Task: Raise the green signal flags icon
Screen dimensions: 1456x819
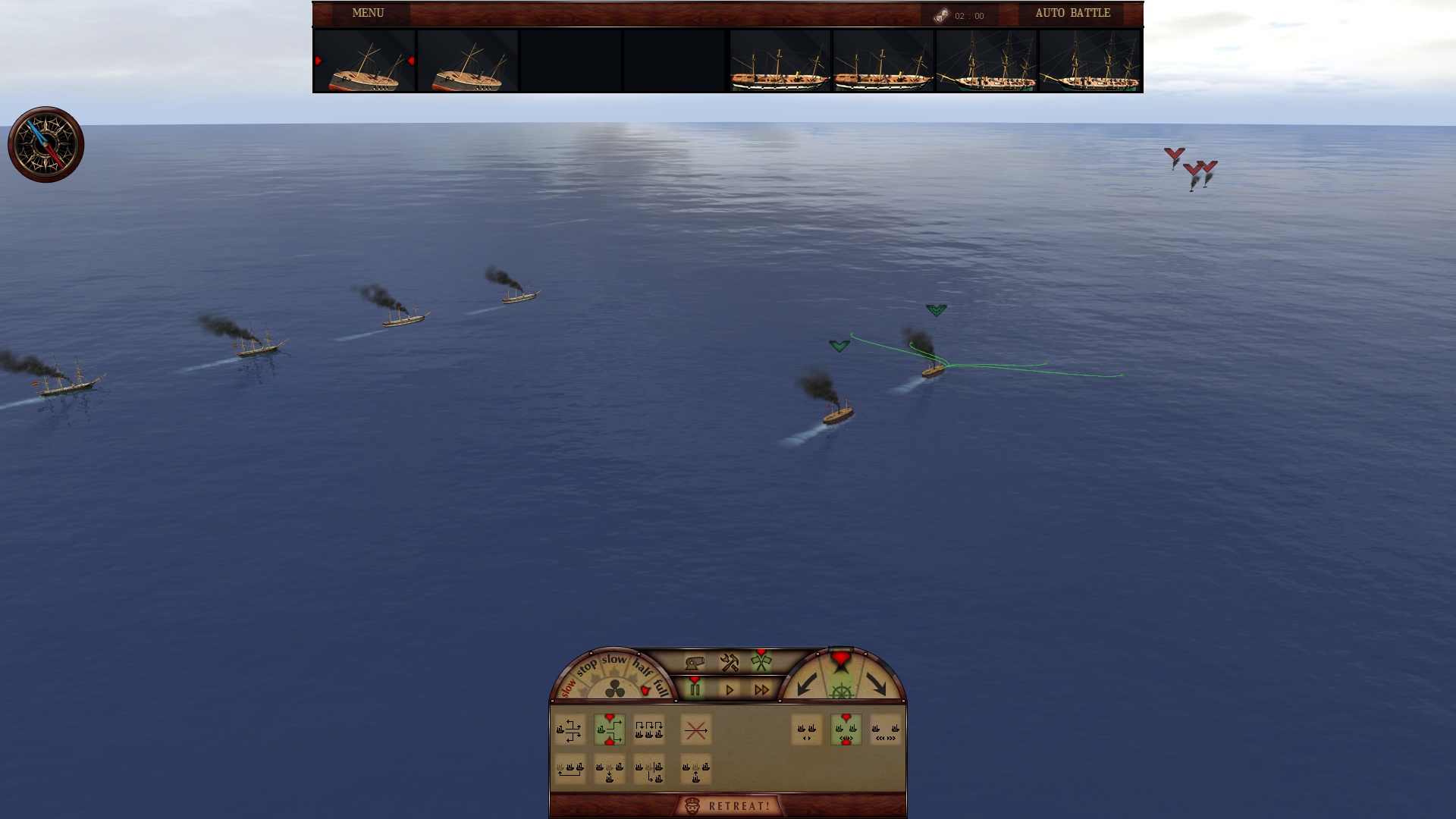Action: [x=761, y=663]
